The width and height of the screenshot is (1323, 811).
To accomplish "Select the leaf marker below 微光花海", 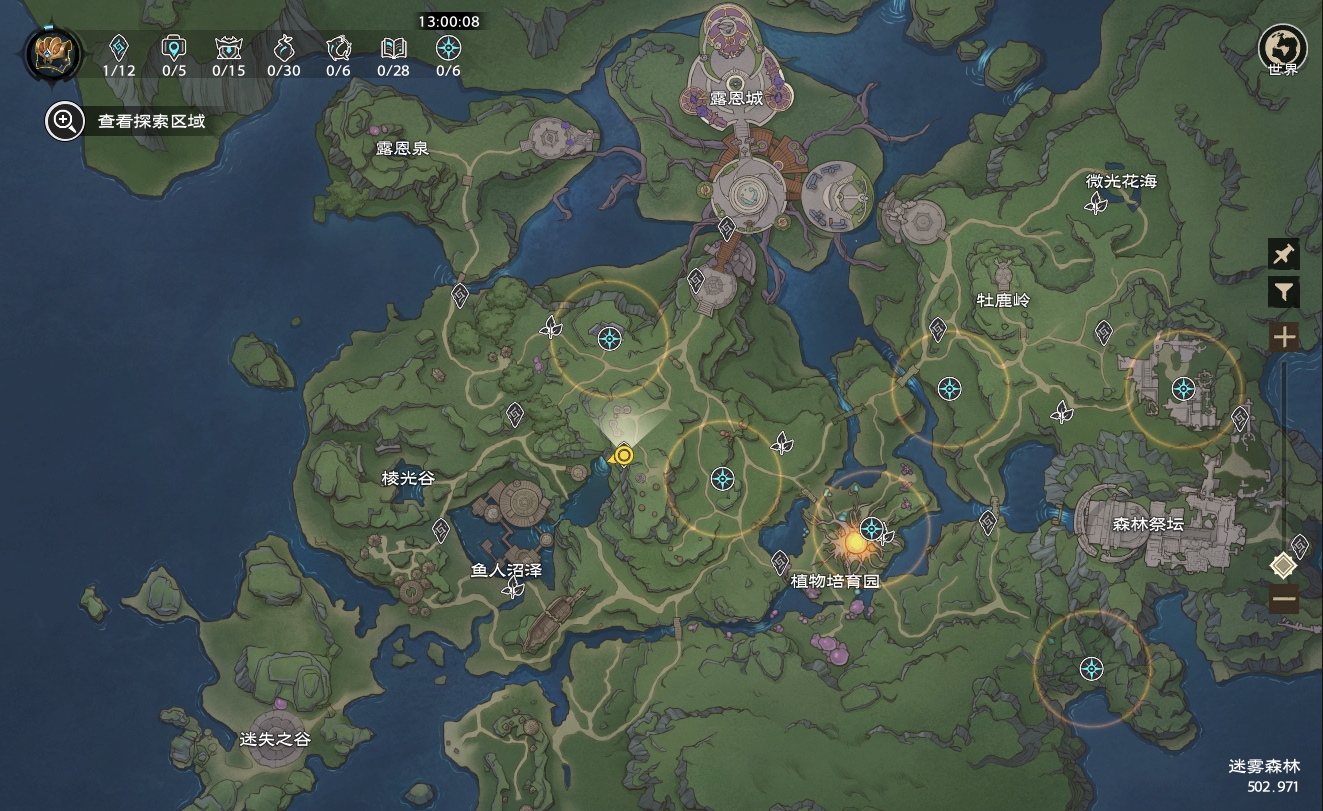I will 1097,204.
